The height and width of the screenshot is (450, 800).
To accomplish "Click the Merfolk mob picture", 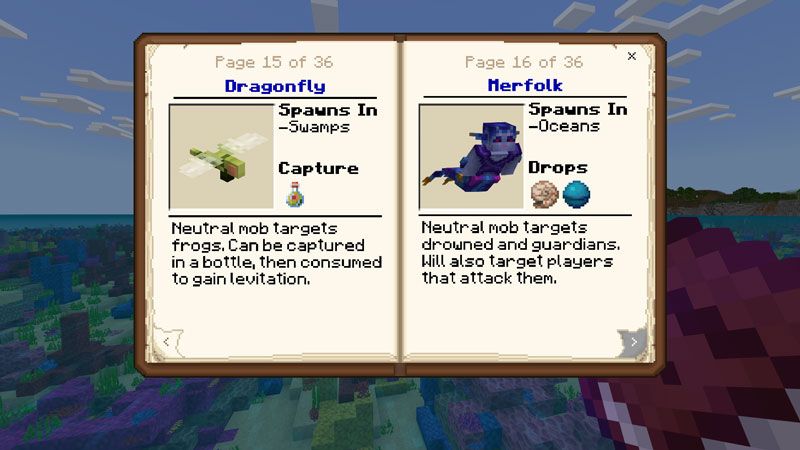I will [x=471, y=157].
